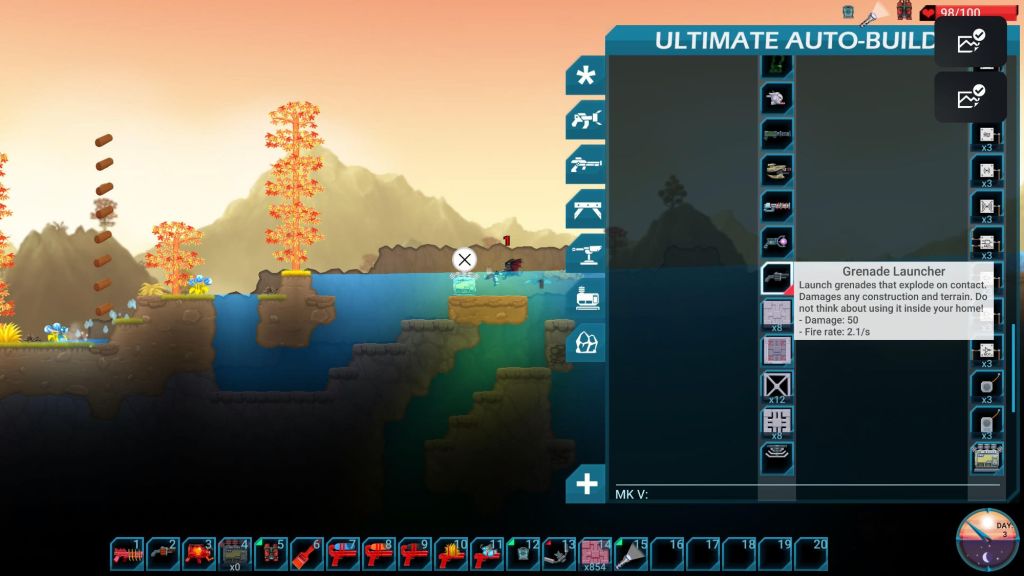Open the asterisk category tab
This screenshot has width=1024, height=576.
(585, 76)
